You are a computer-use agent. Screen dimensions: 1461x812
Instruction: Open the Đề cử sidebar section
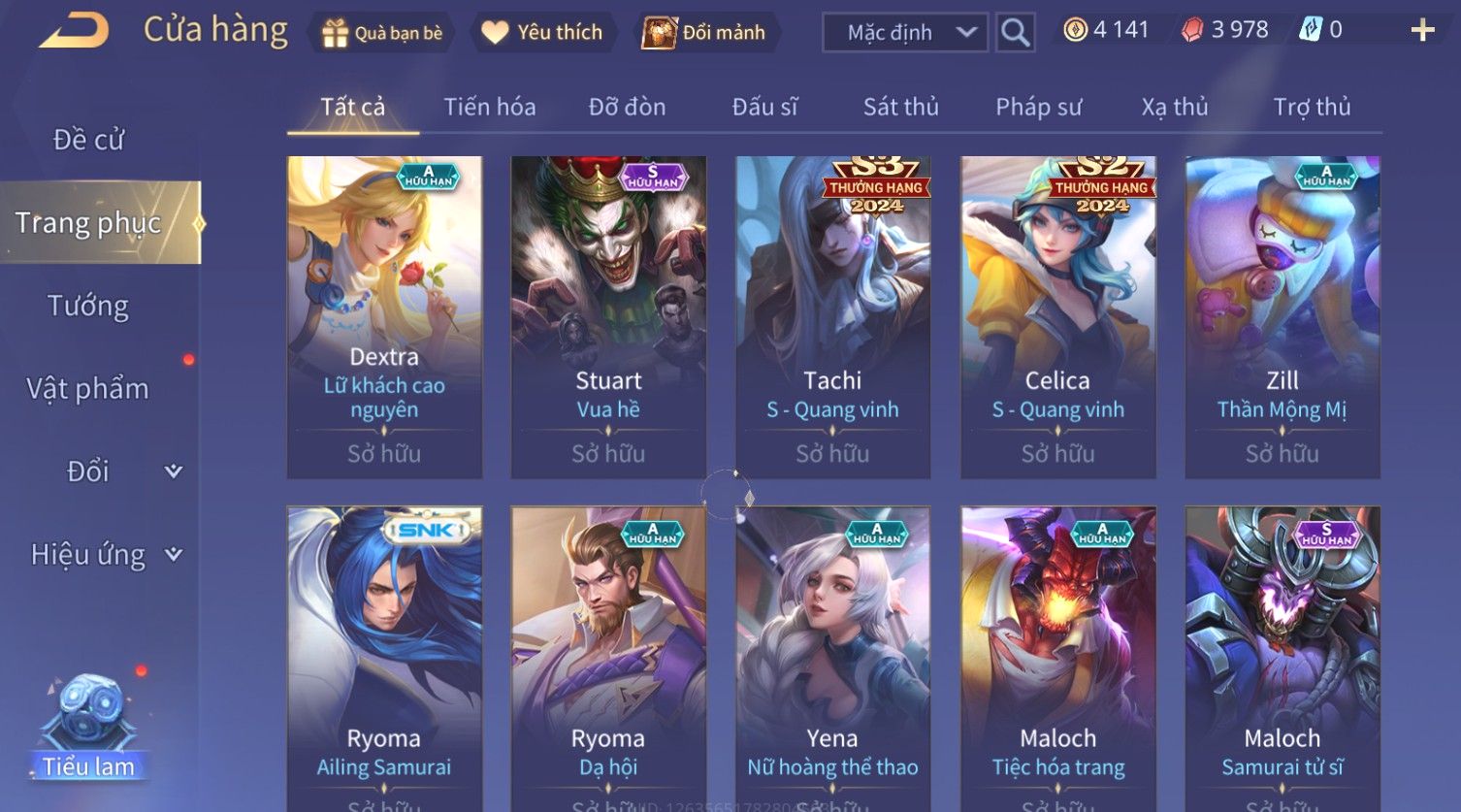pos(88,140)
